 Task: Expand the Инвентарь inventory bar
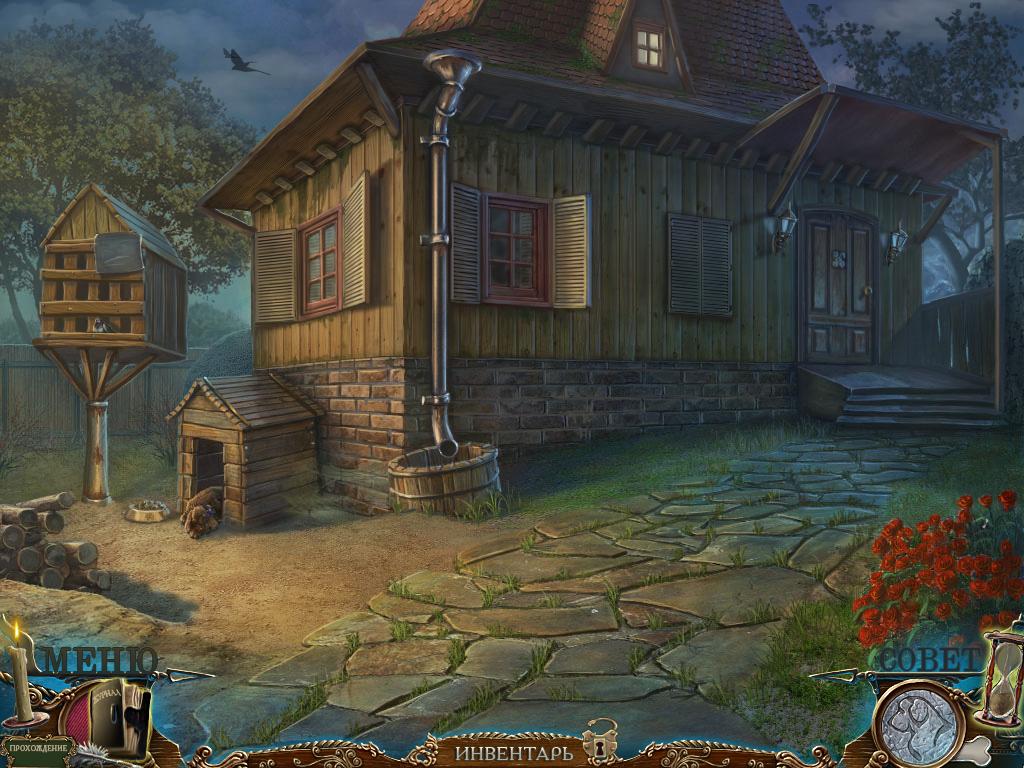515,750
